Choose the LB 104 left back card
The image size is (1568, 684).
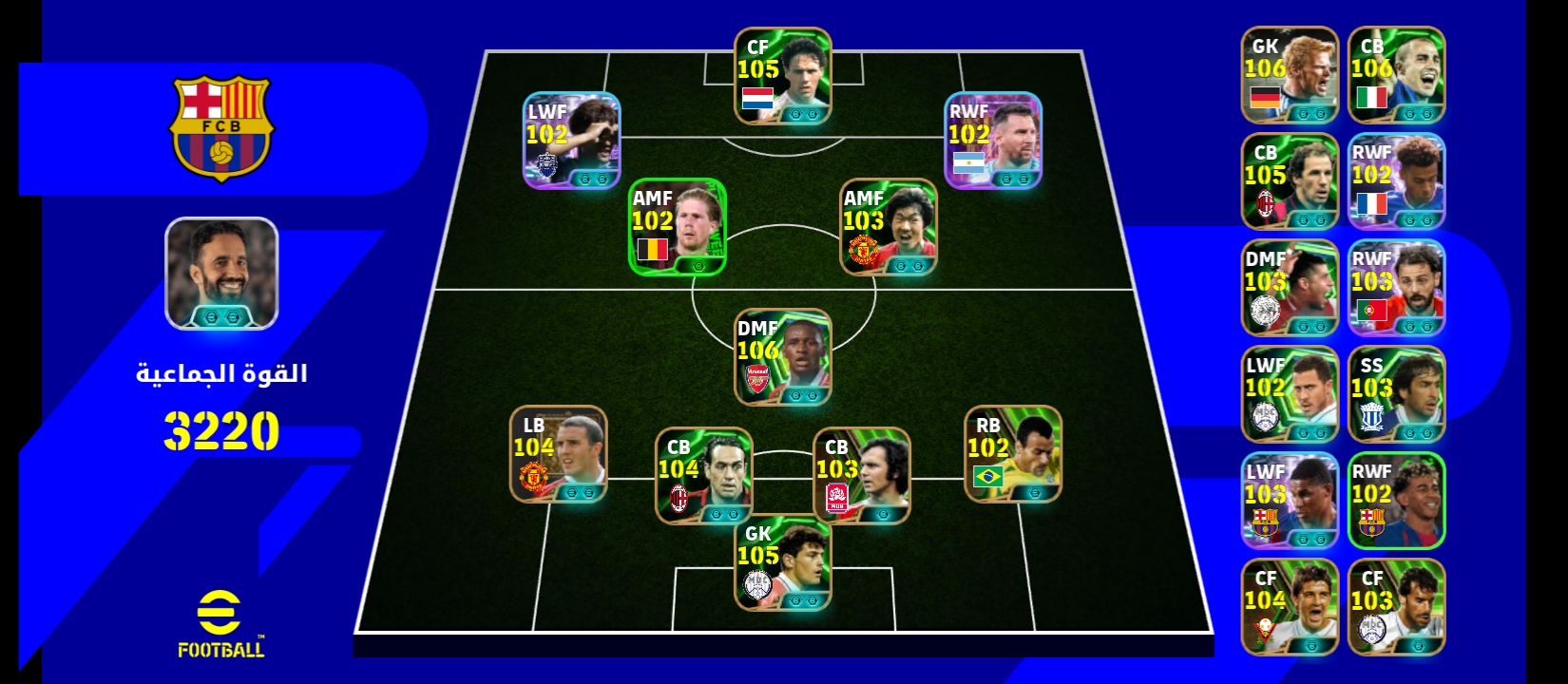point(559,454)
